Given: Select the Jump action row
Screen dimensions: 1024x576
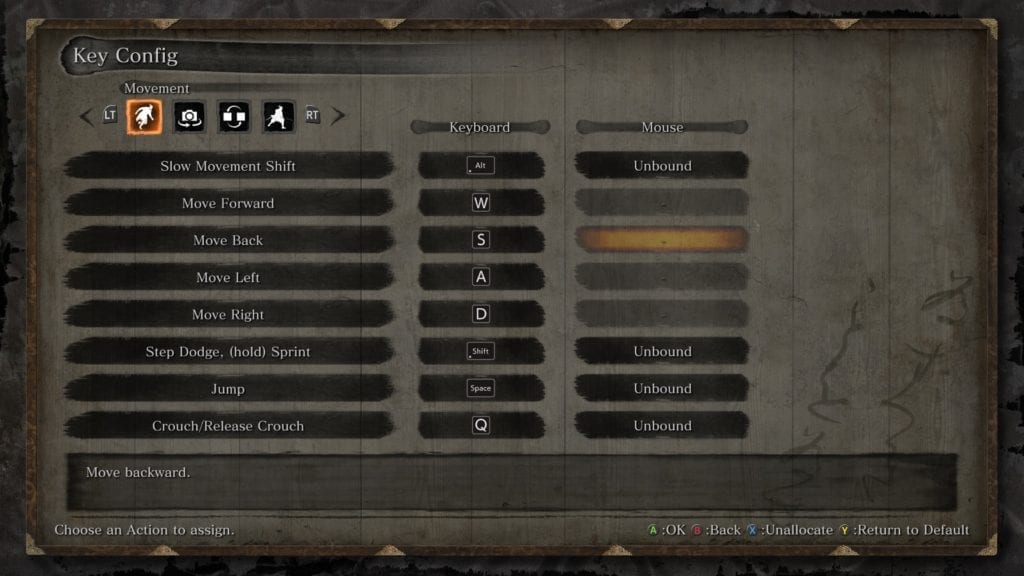Looking at the screenshot, I should pyautogui.click(x=228, y=389).
